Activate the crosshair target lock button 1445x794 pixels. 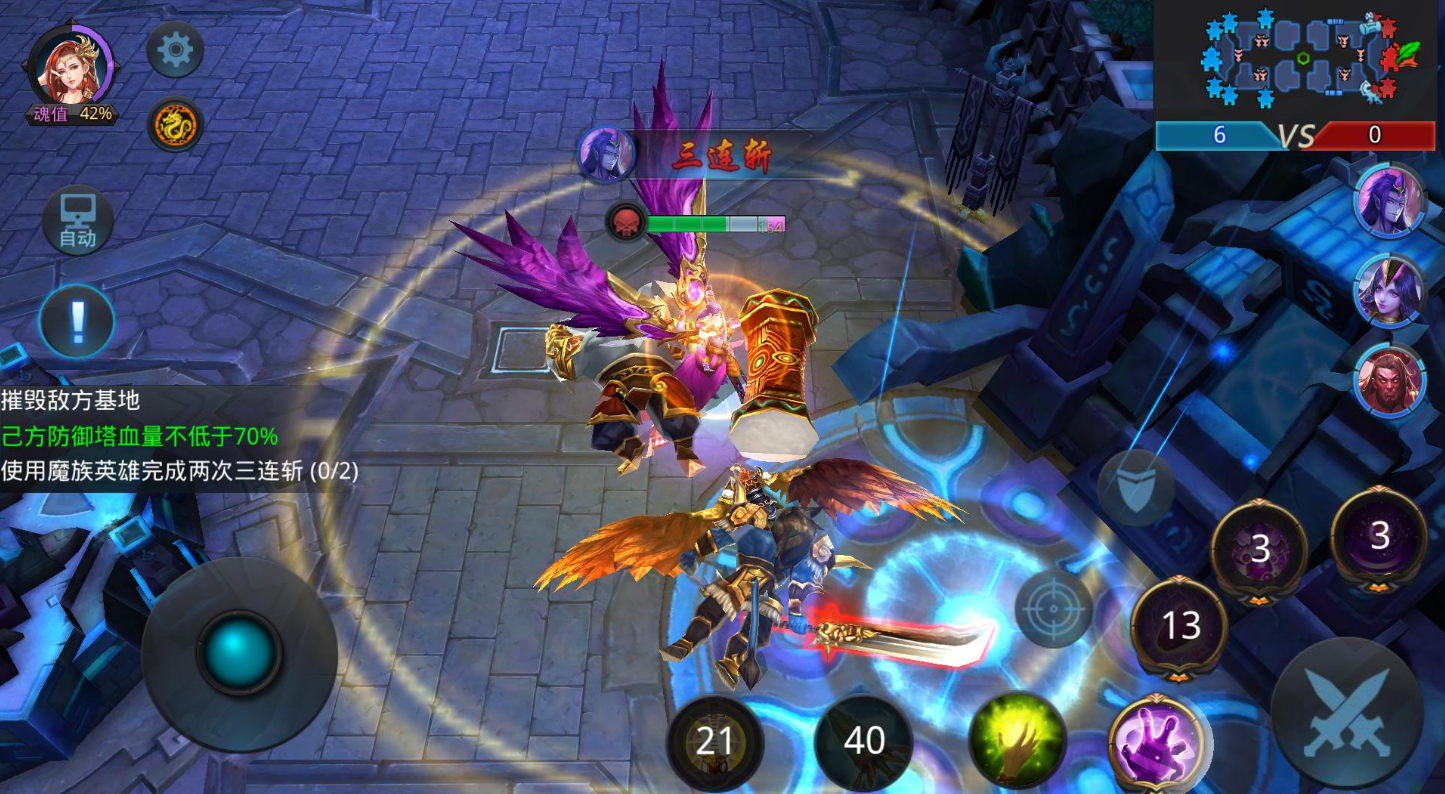point(1054,608)
